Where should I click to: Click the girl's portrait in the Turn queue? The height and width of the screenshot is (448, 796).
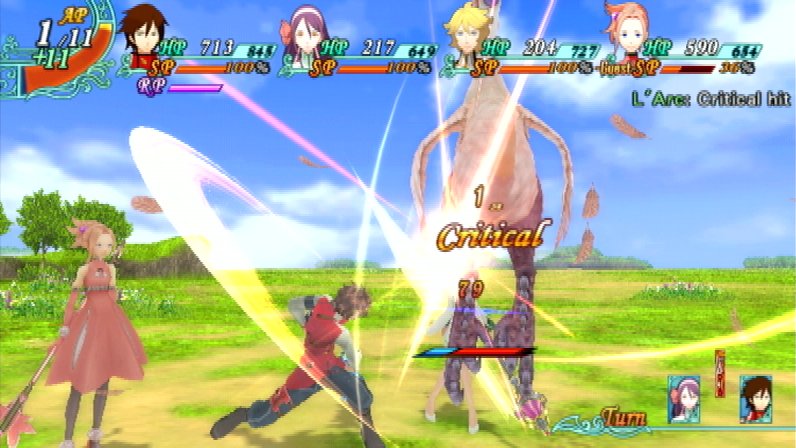[683, 398]
